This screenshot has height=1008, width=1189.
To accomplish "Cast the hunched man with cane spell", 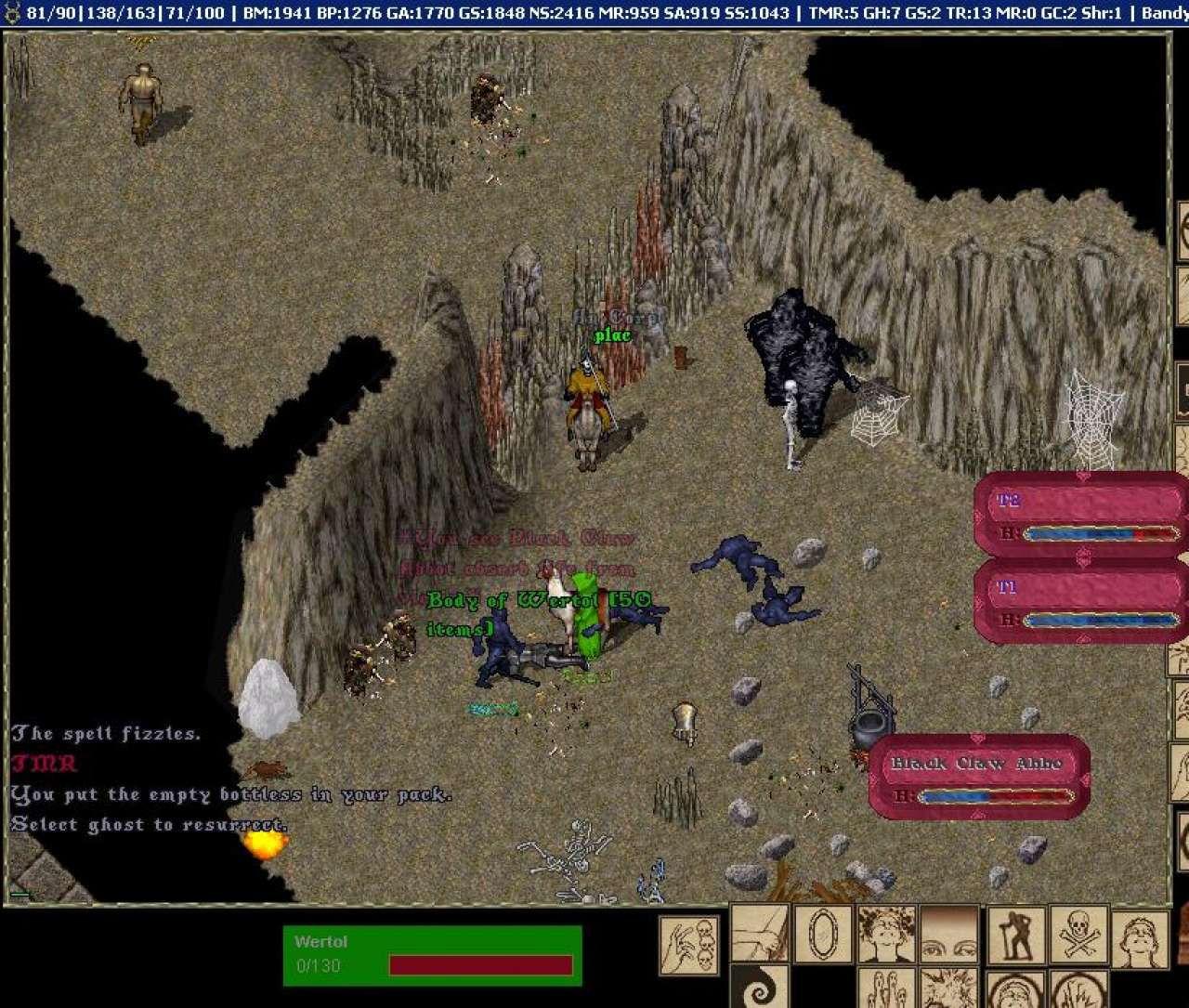I will [x=1015, y=936].
